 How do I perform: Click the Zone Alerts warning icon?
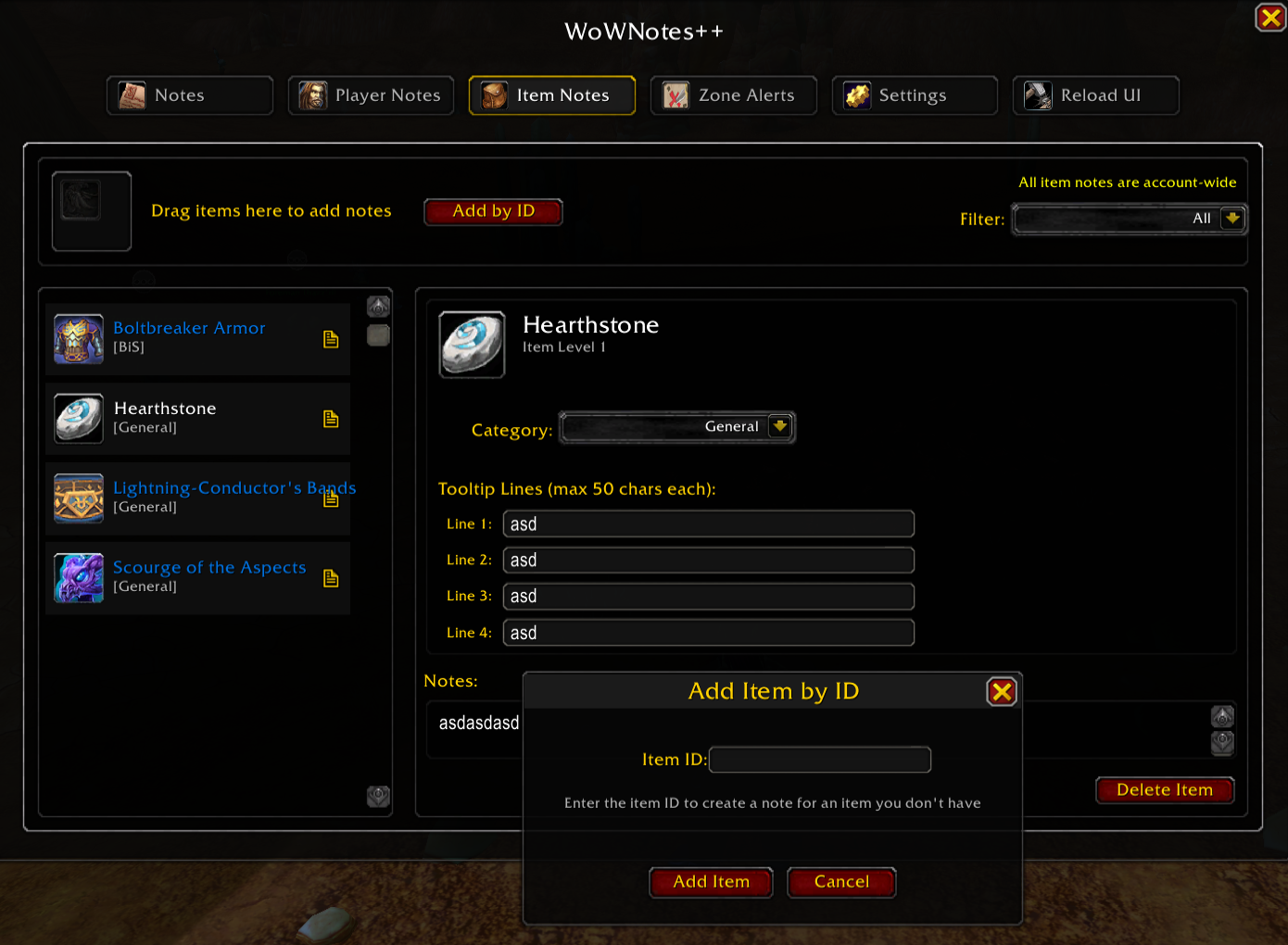(675, 94)
